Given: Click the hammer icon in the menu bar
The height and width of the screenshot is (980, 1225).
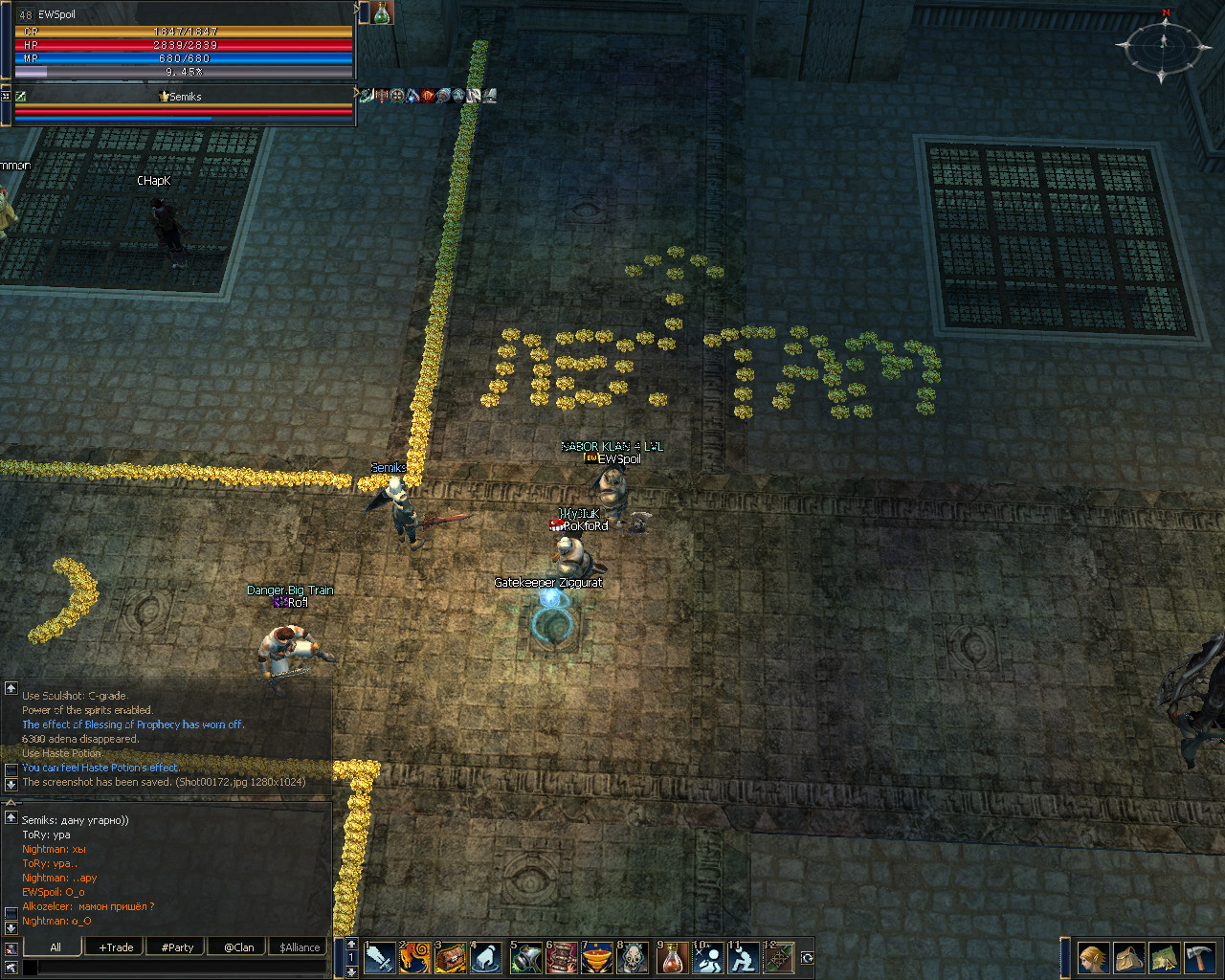Looking at the screenshot, I should click(1199, 957).
